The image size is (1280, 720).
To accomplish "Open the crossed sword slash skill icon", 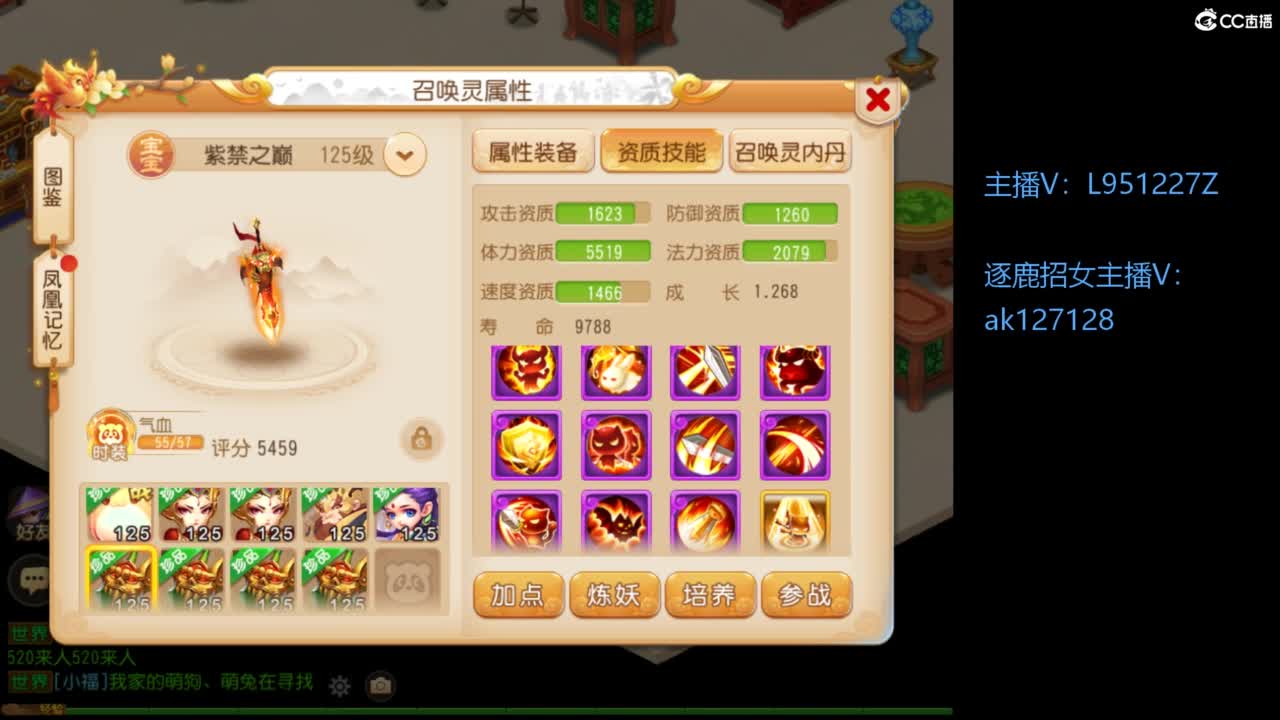I will [706, 445].
